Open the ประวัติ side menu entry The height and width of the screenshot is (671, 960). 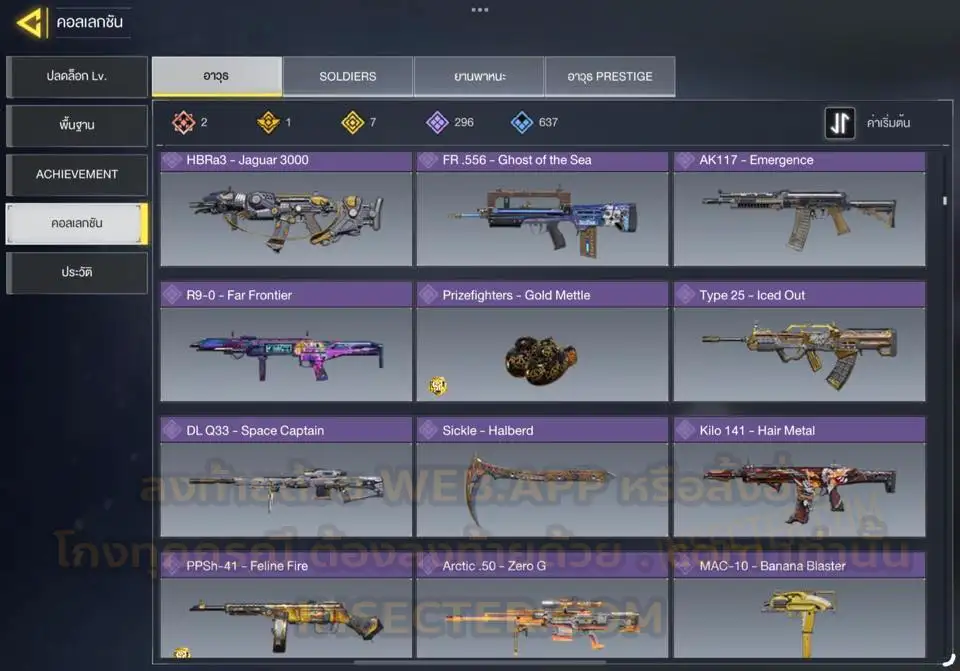(77, 273)
